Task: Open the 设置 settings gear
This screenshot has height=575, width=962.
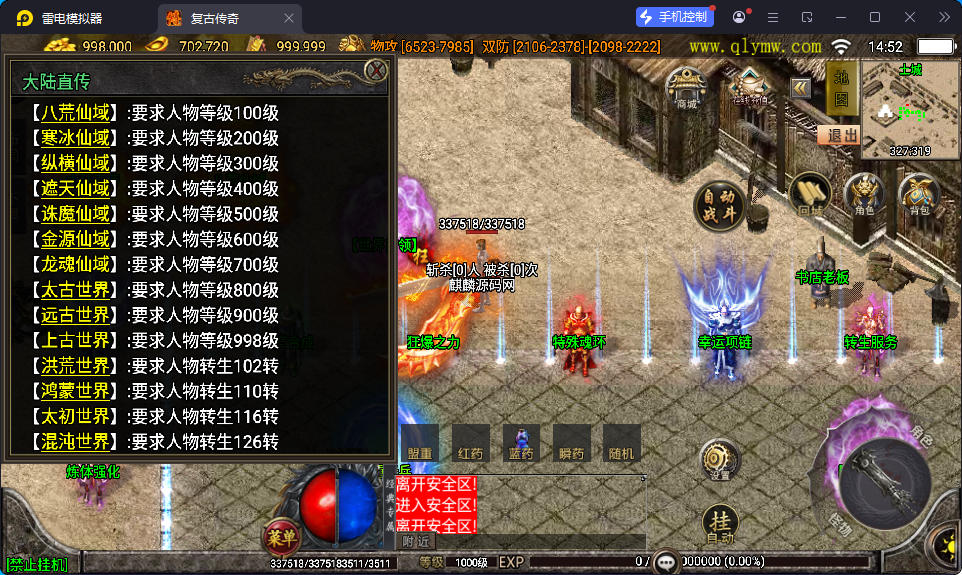Action: pos(720,460)
